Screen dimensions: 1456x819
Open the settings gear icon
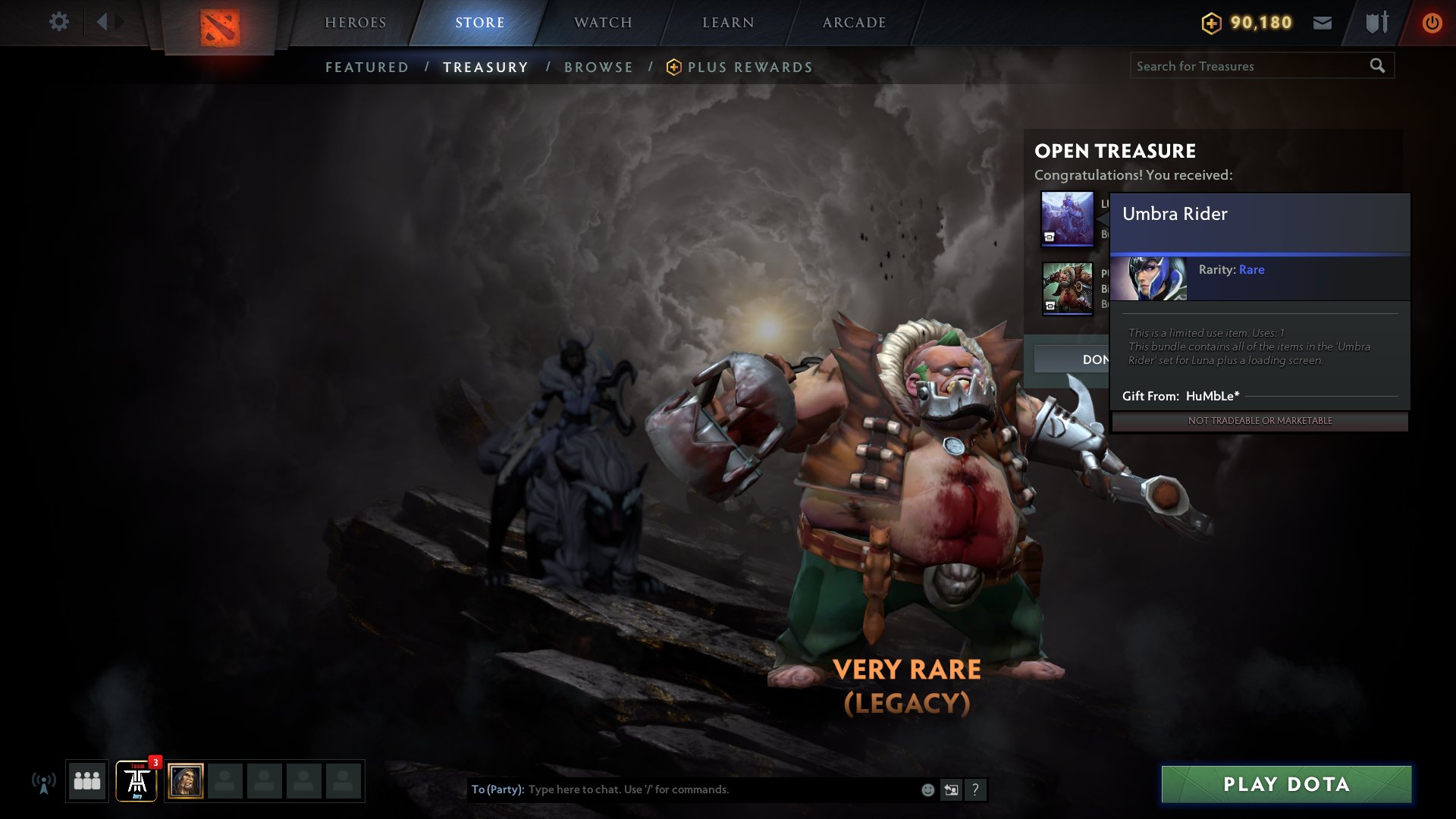click(59, 22)
